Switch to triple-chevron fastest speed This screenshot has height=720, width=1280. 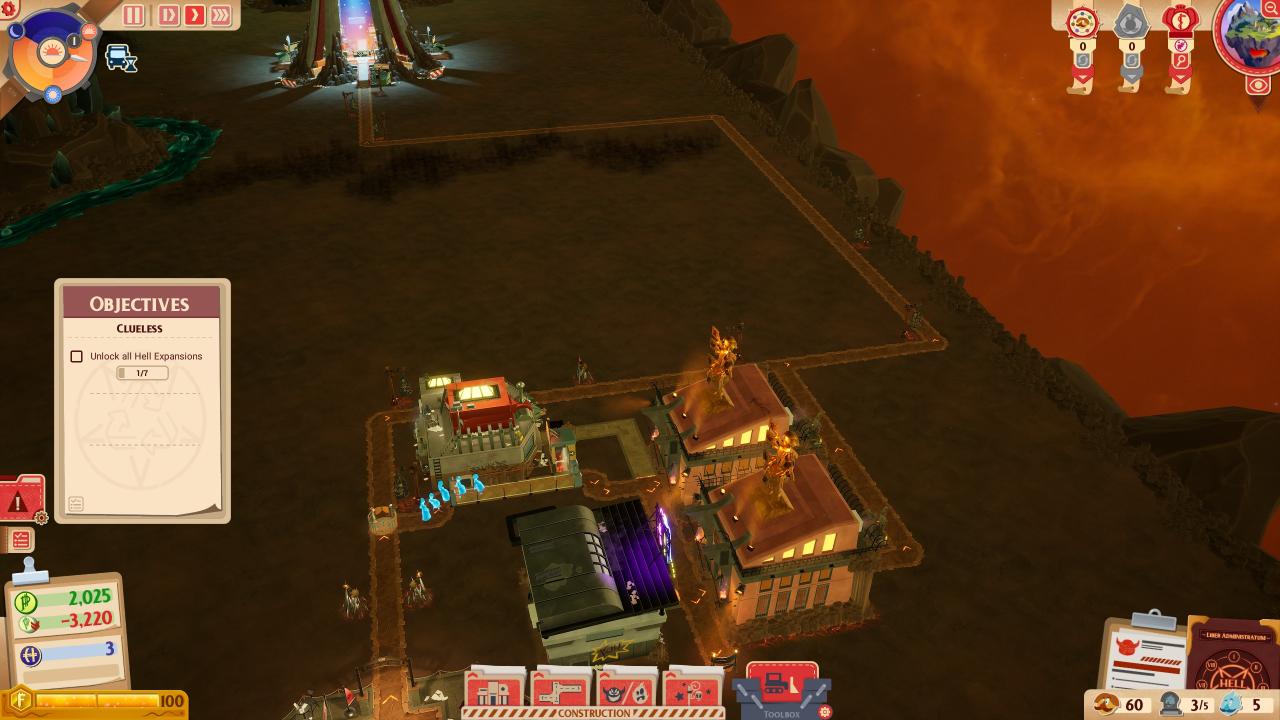pyautogui.click(x=220, y=15)
